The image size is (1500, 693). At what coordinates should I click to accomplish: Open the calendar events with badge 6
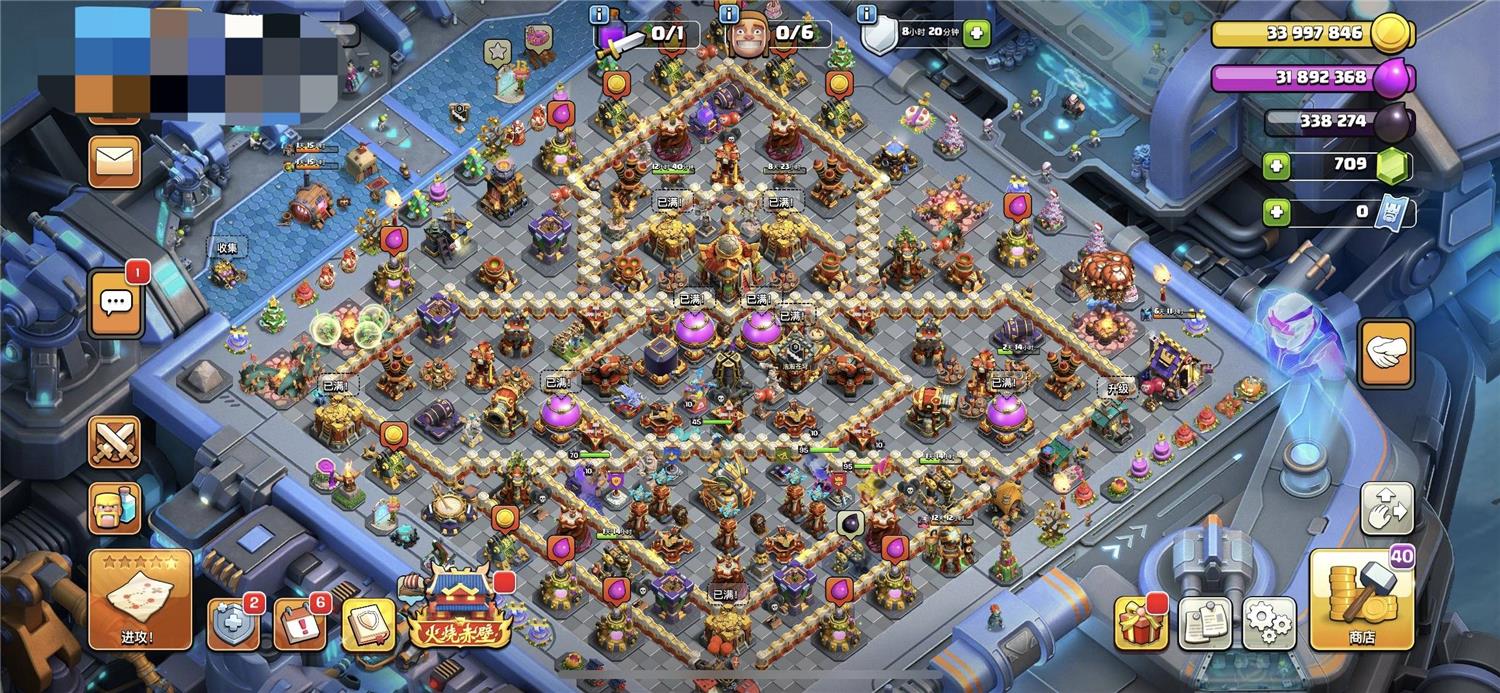click(299, 625)
